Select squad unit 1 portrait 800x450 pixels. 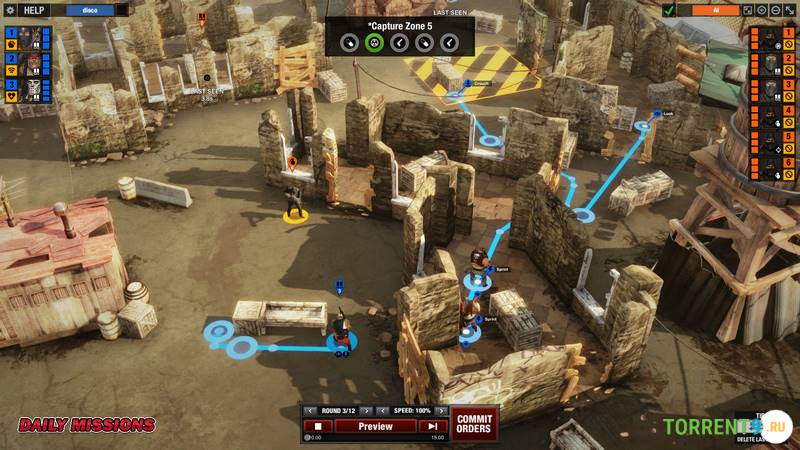click(x=30, y=38)
